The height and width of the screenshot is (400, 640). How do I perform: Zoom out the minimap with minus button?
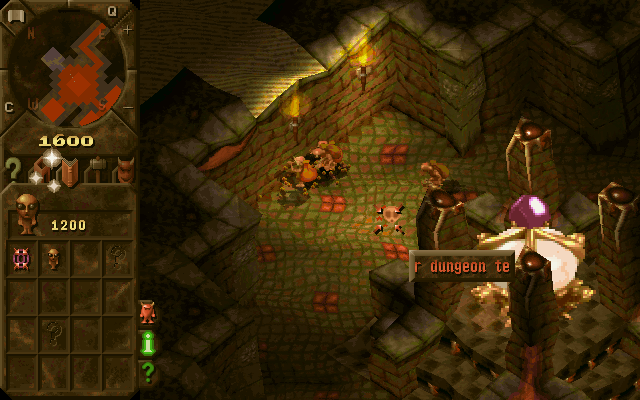(x=128, y=106)
